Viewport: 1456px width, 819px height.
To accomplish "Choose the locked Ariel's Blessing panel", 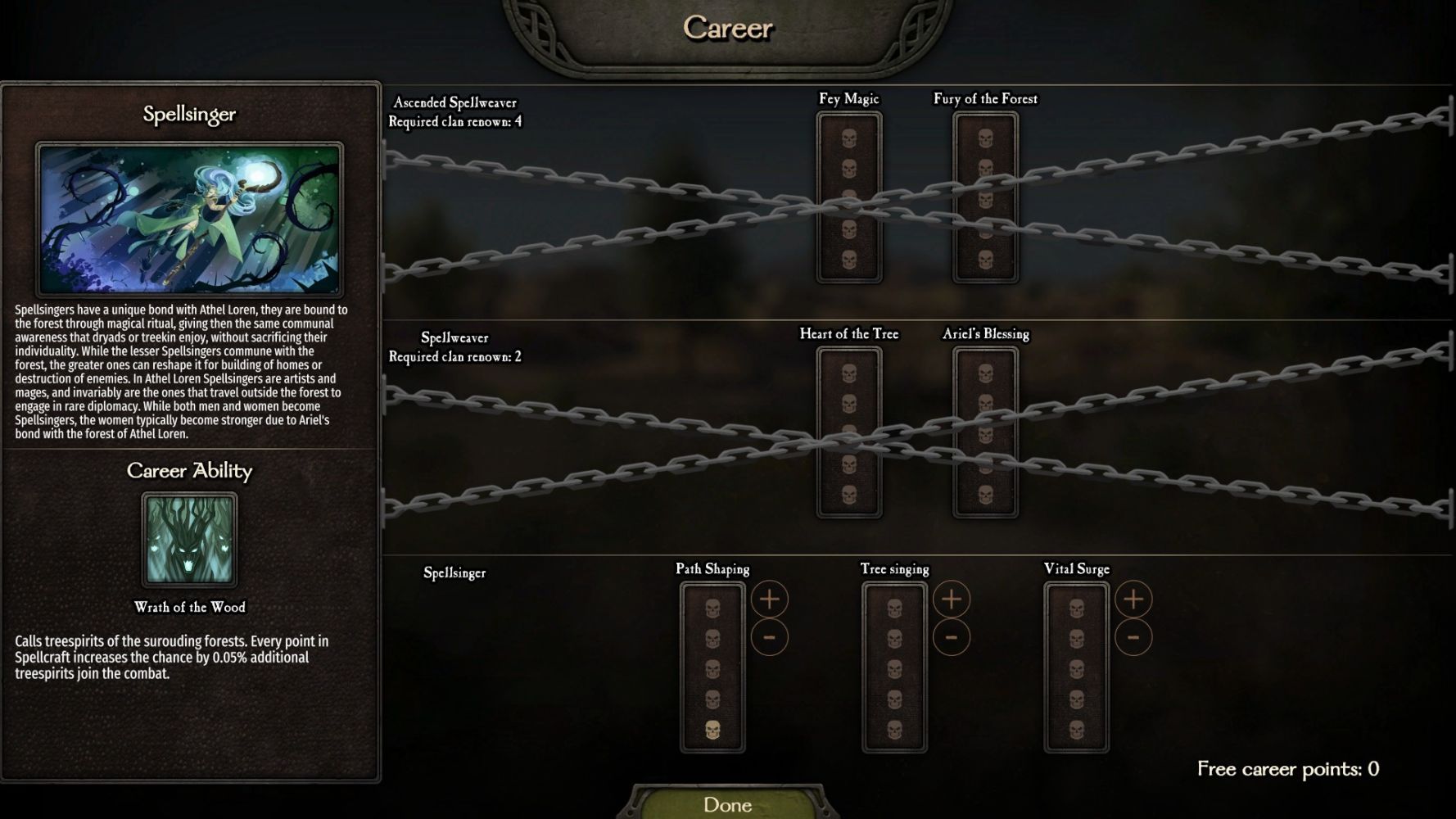I will [x=985, y=432].
